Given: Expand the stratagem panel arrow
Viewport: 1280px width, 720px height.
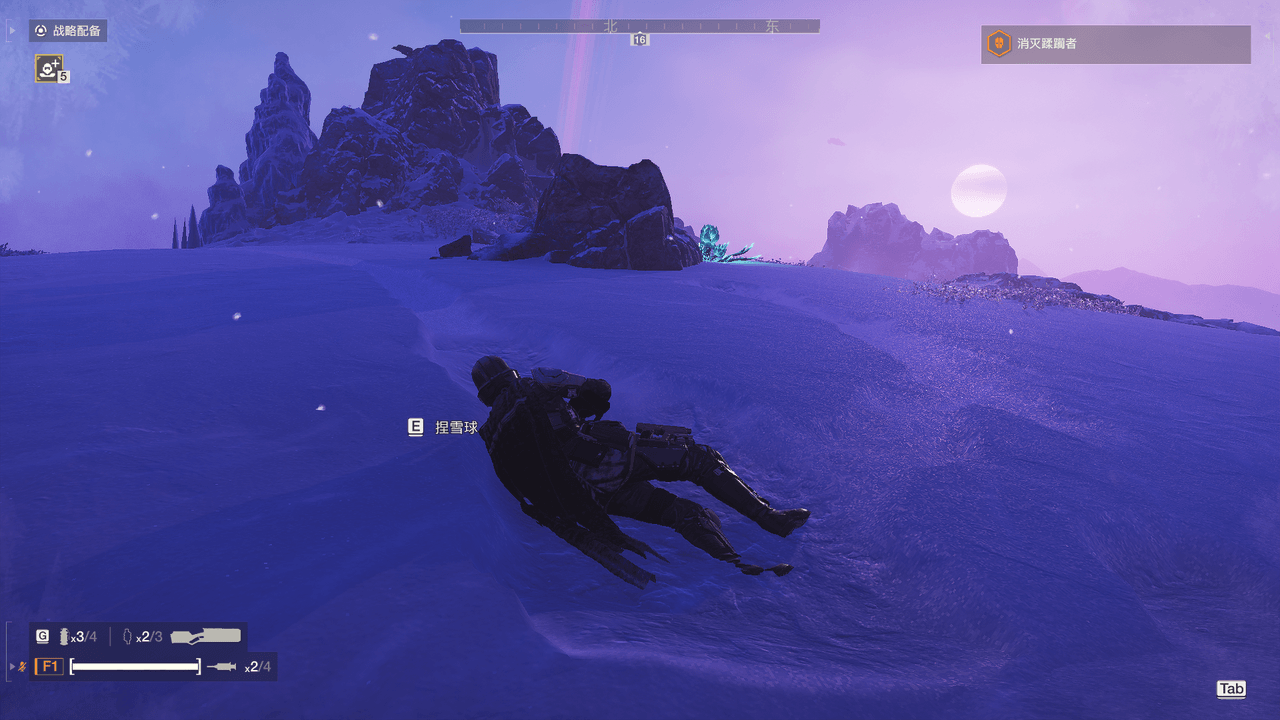Looking at the screenshot, I should [12, 31].
